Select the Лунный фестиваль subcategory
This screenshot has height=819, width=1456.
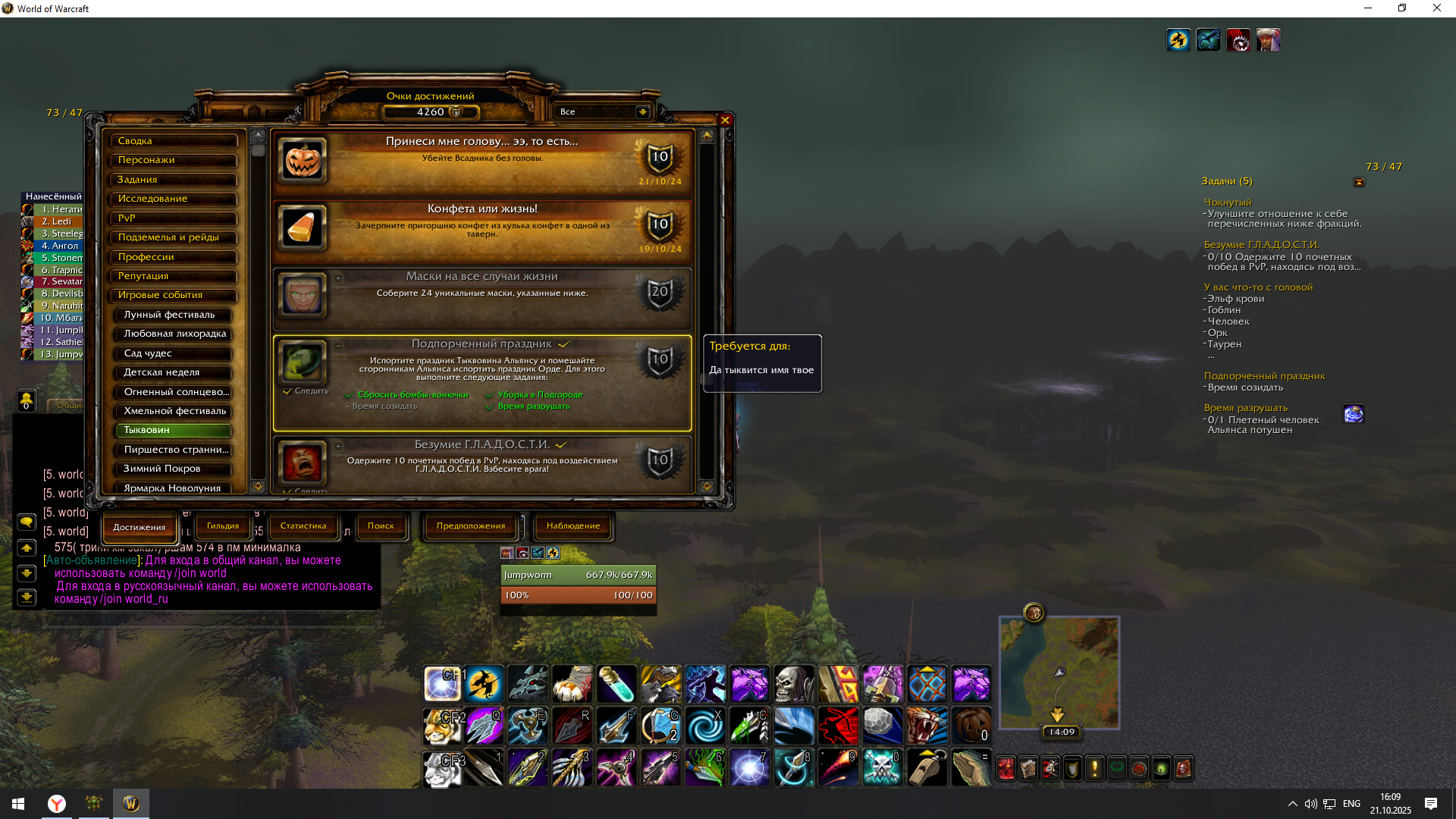tap(174, 315)
